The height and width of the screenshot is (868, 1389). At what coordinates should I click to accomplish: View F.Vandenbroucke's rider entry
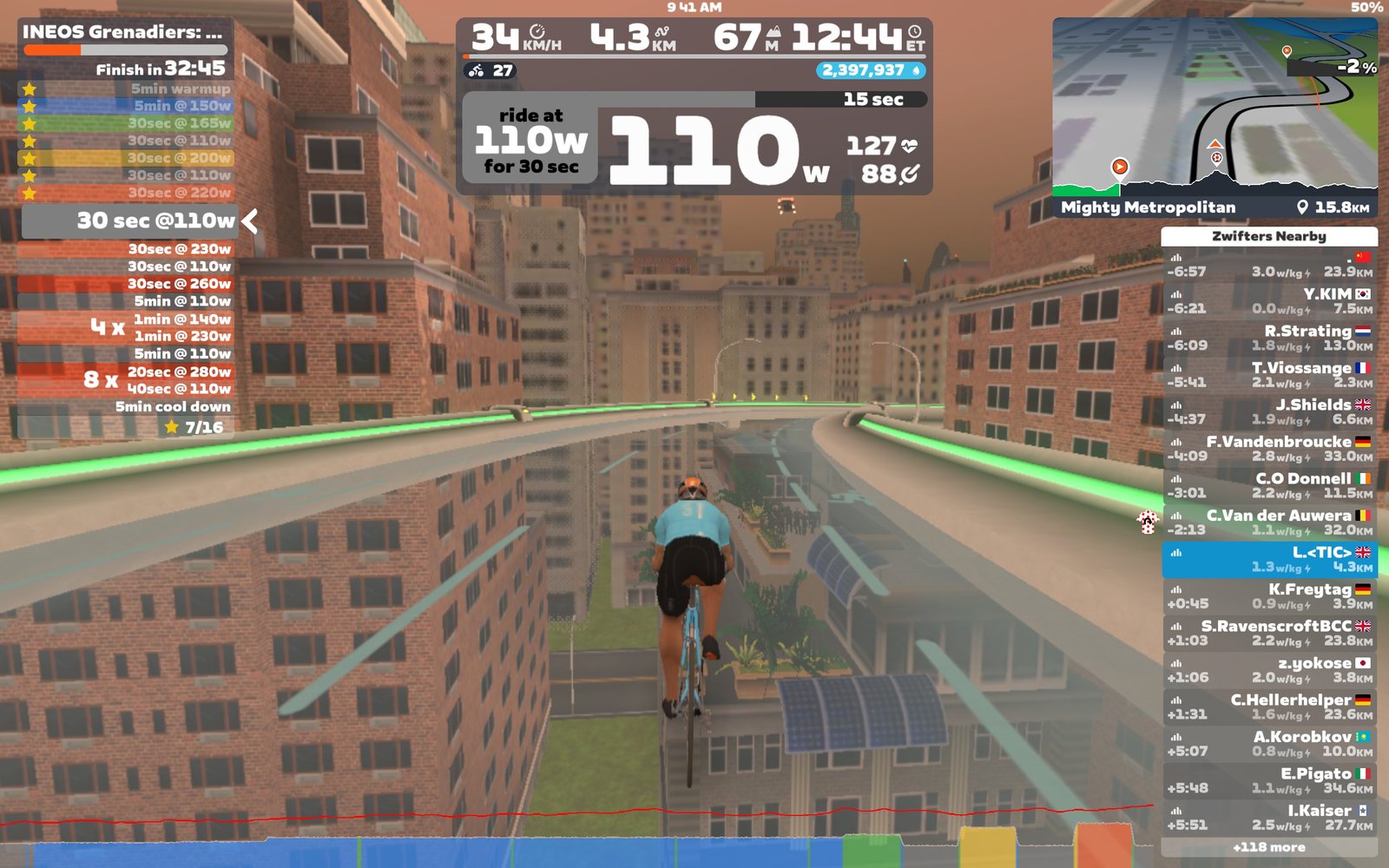pyautogui.click(x=1269, y=449)
